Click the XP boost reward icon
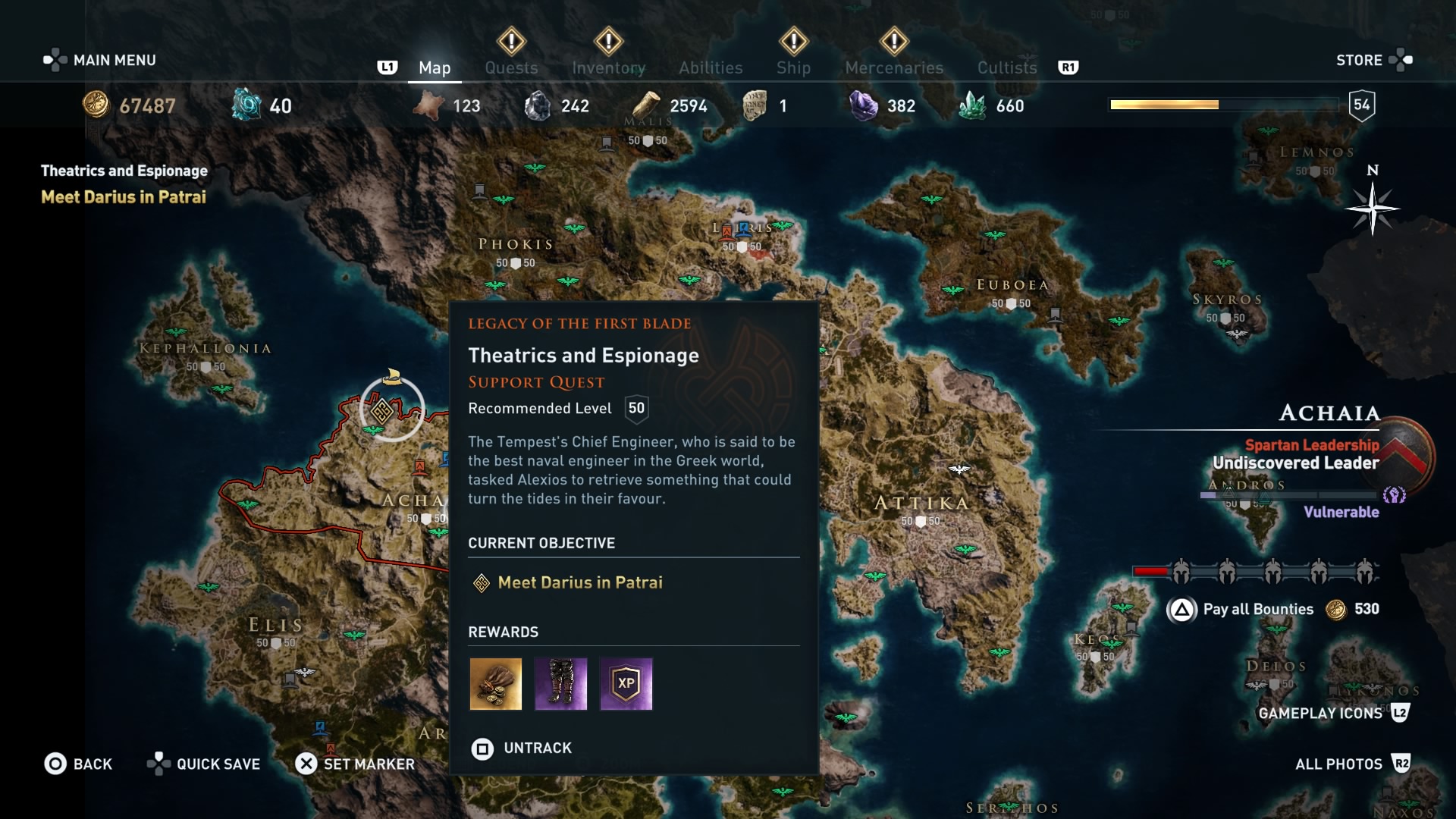Screen dimensions: 1456x819 pos(626,685)
